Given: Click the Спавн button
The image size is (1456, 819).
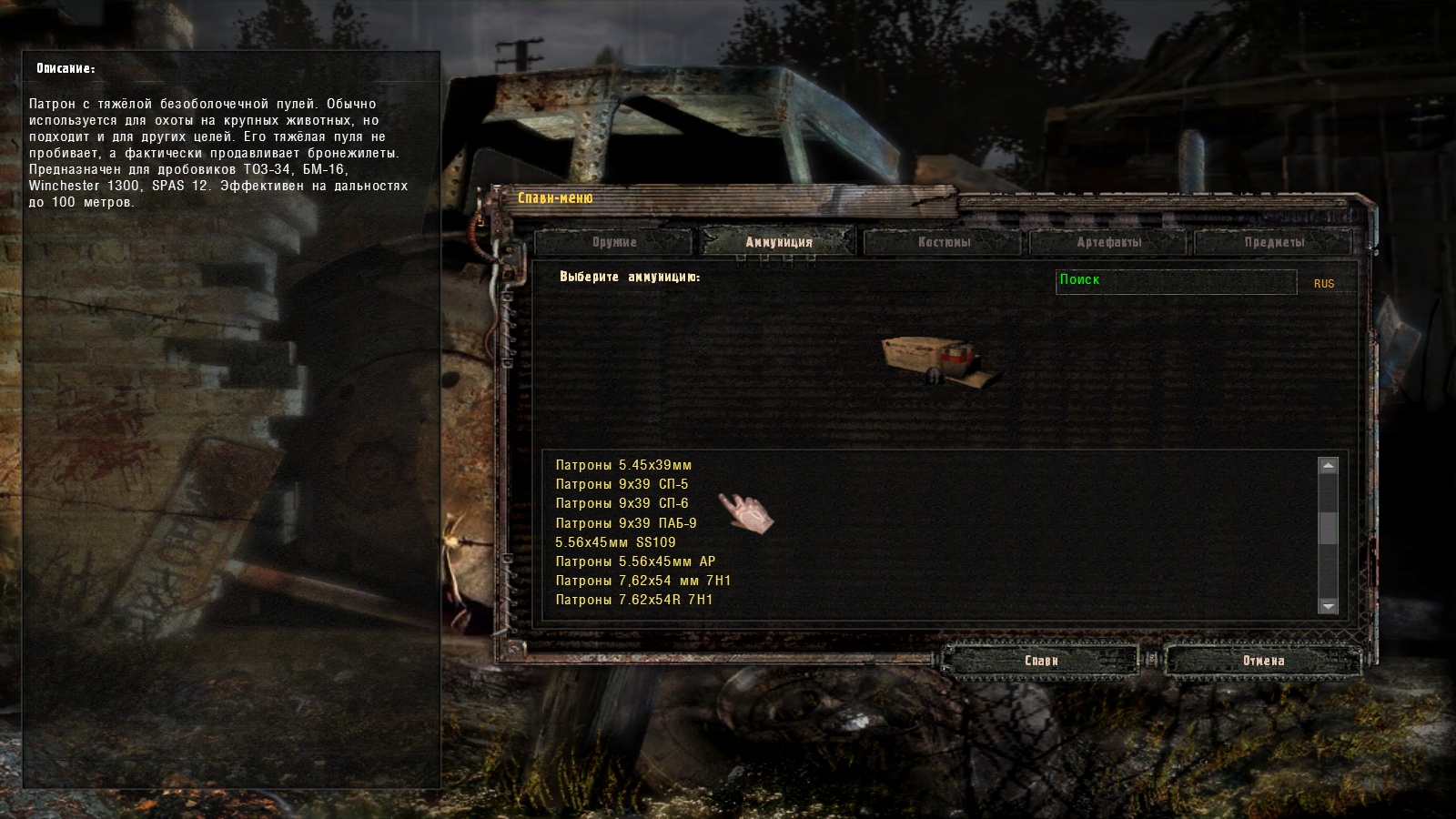Looking at the screenshot, I should click(1041, 661).
